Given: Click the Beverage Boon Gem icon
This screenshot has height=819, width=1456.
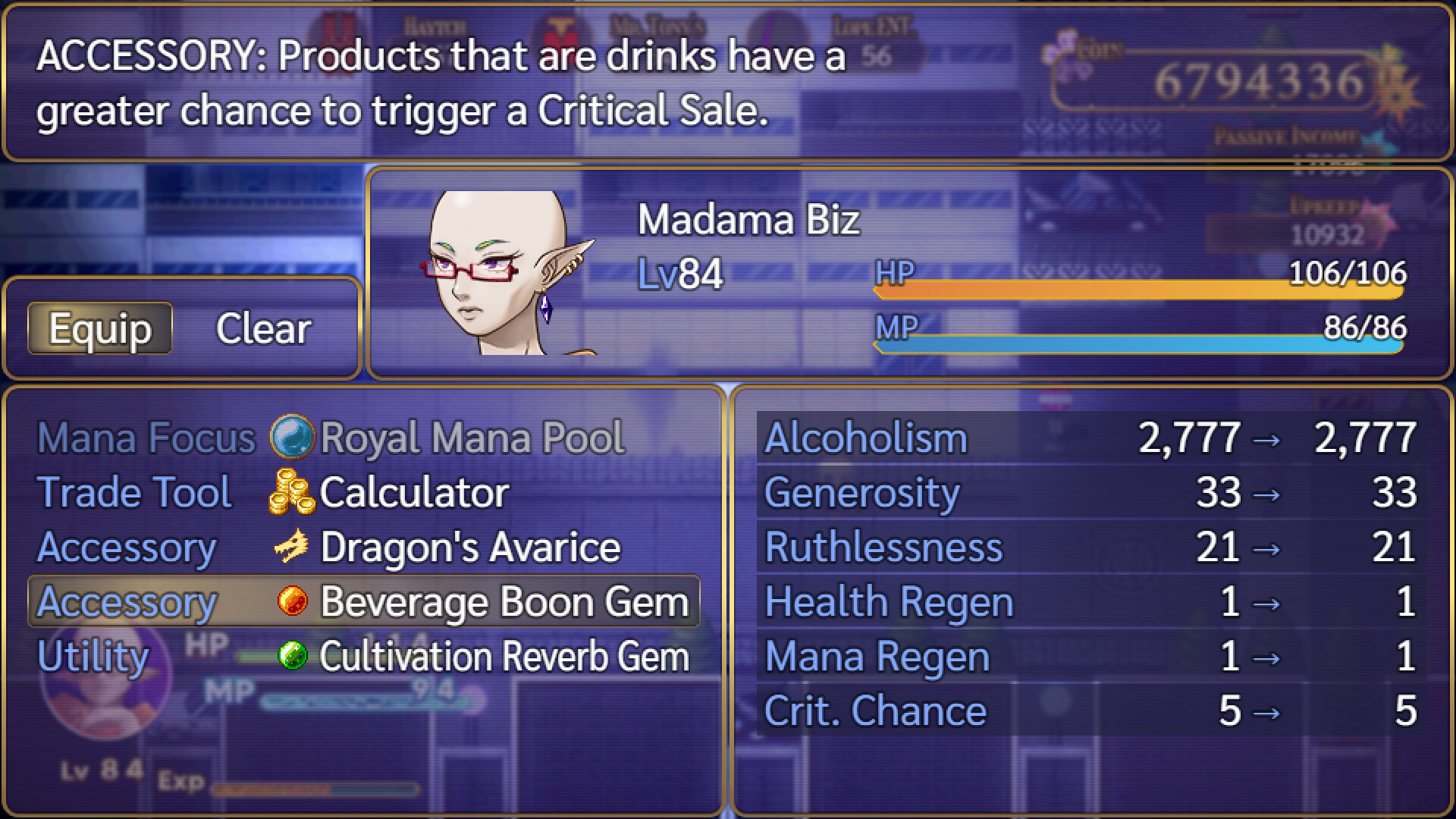Looking at the screenshot, I should 291,601.
